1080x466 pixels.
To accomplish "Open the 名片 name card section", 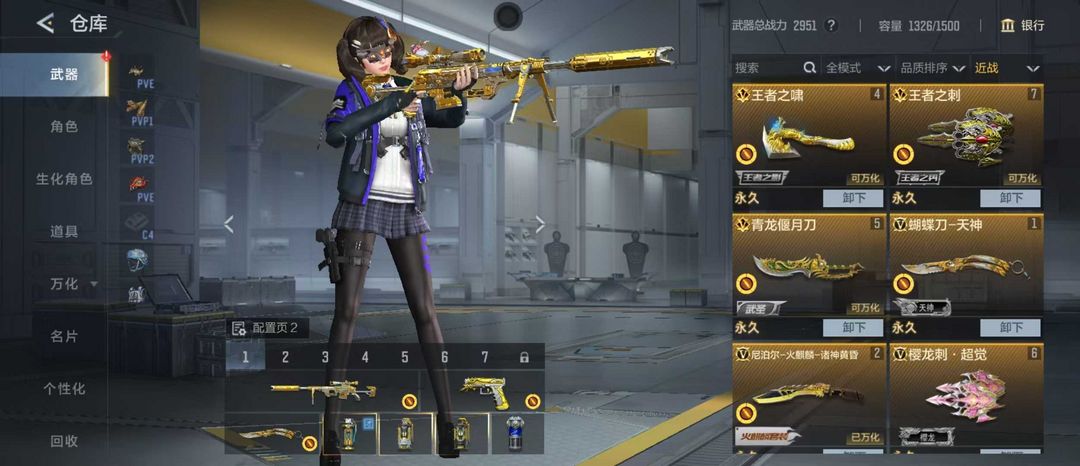I will click(64, 336).
